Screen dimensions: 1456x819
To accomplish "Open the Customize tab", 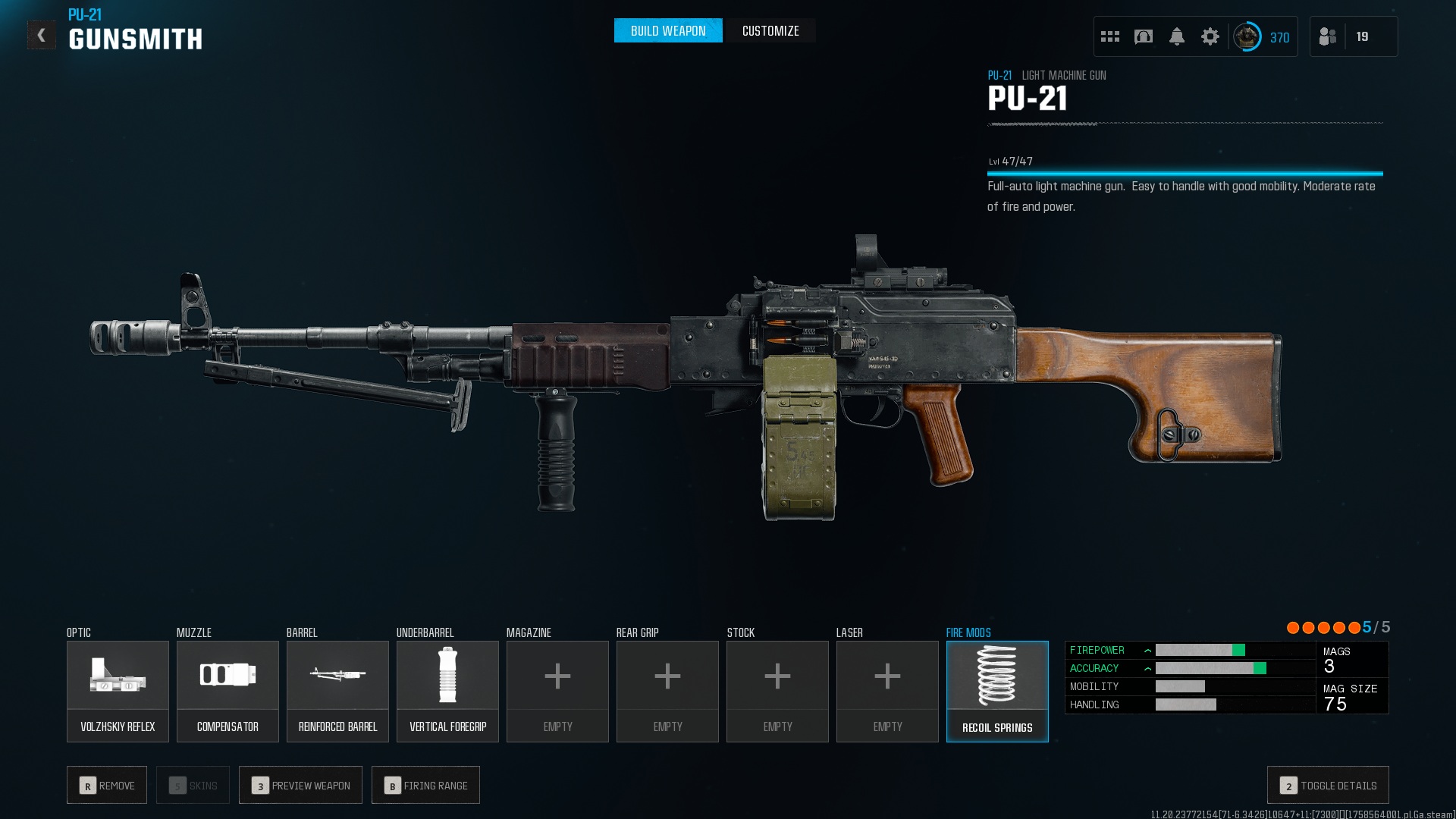I will (x=770, y=31).
